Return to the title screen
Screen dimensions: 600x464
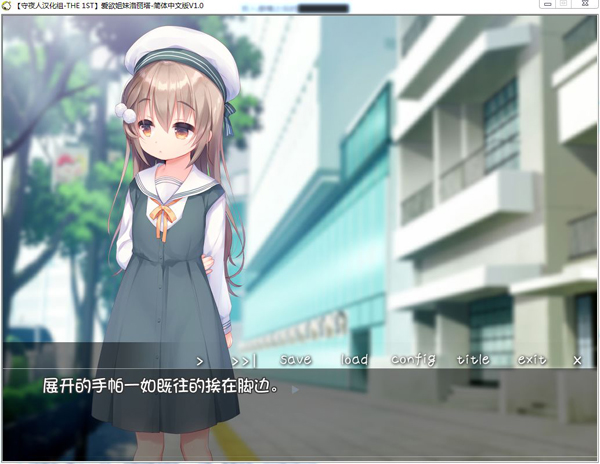point(473,360)
